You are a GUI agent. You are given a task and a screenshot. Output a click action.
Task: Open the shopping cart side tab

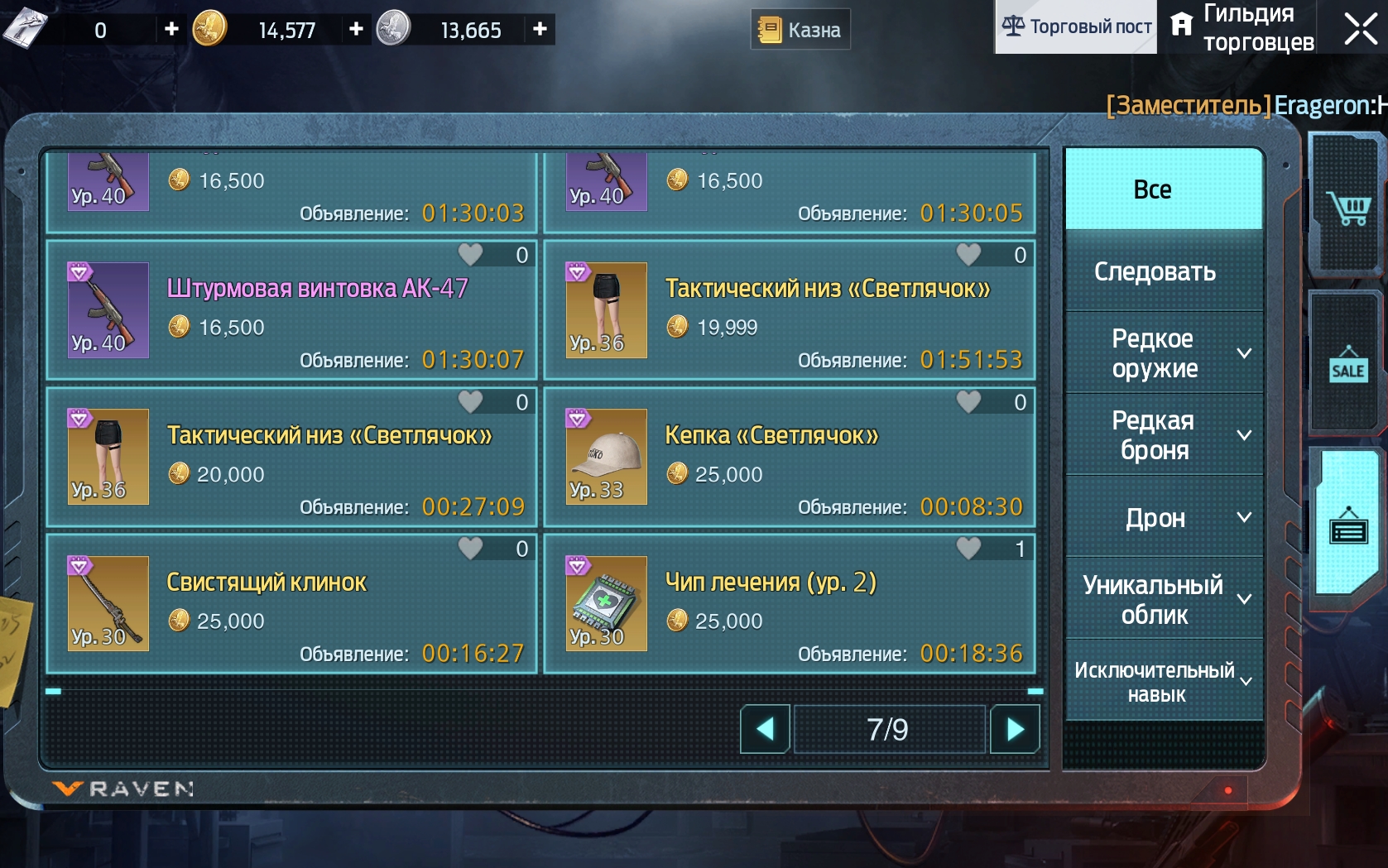[x=1347, y=207]
